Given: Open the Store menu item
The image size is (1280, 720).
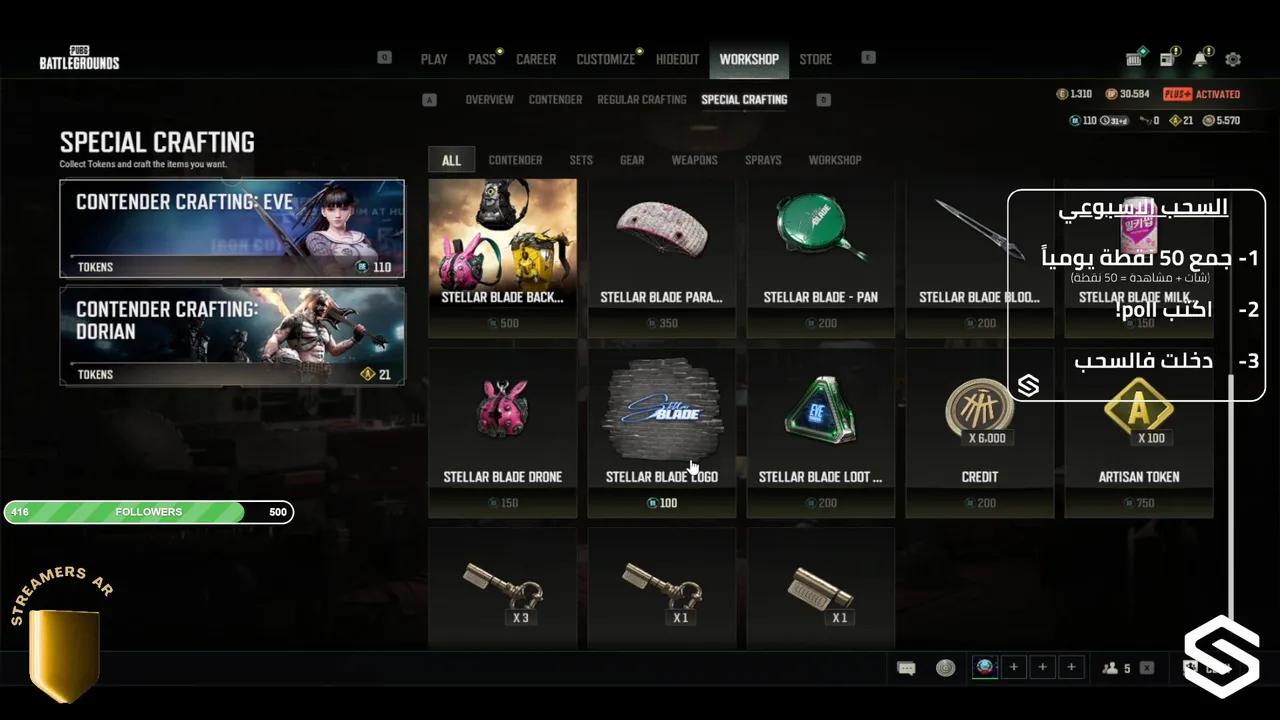Looking at the screenshot, I should (x=815, y=59).
